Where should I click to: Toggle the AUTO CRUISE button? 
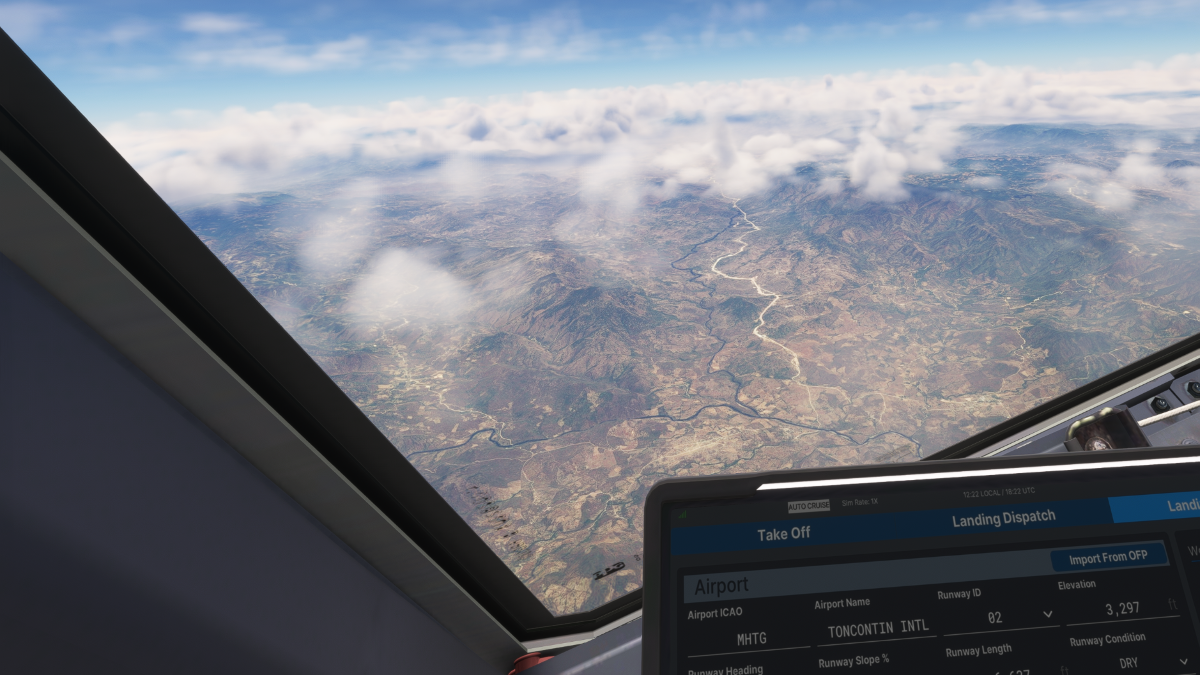(x=808, y=505)
